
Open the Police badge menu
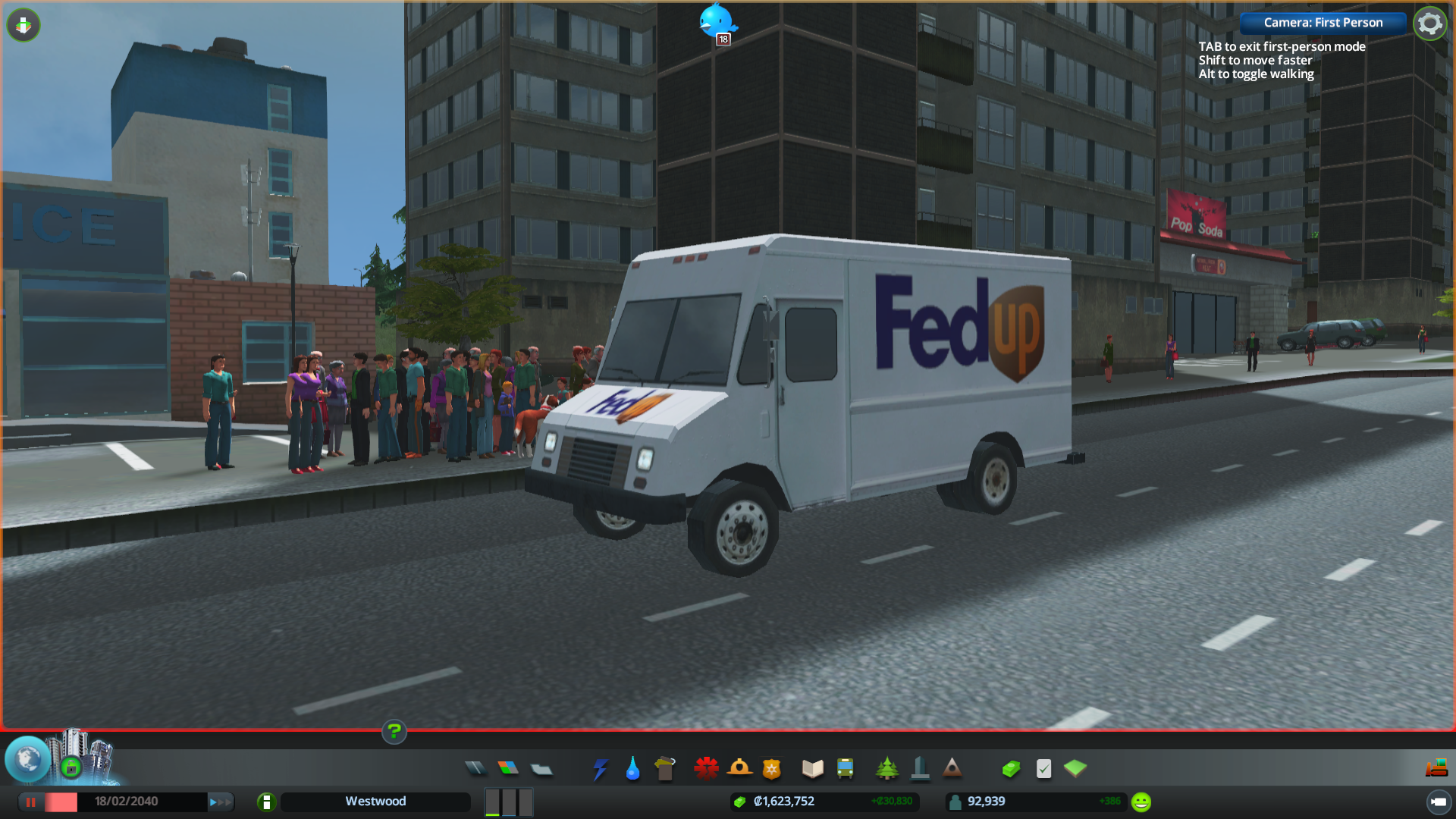[x=772, y=769]
